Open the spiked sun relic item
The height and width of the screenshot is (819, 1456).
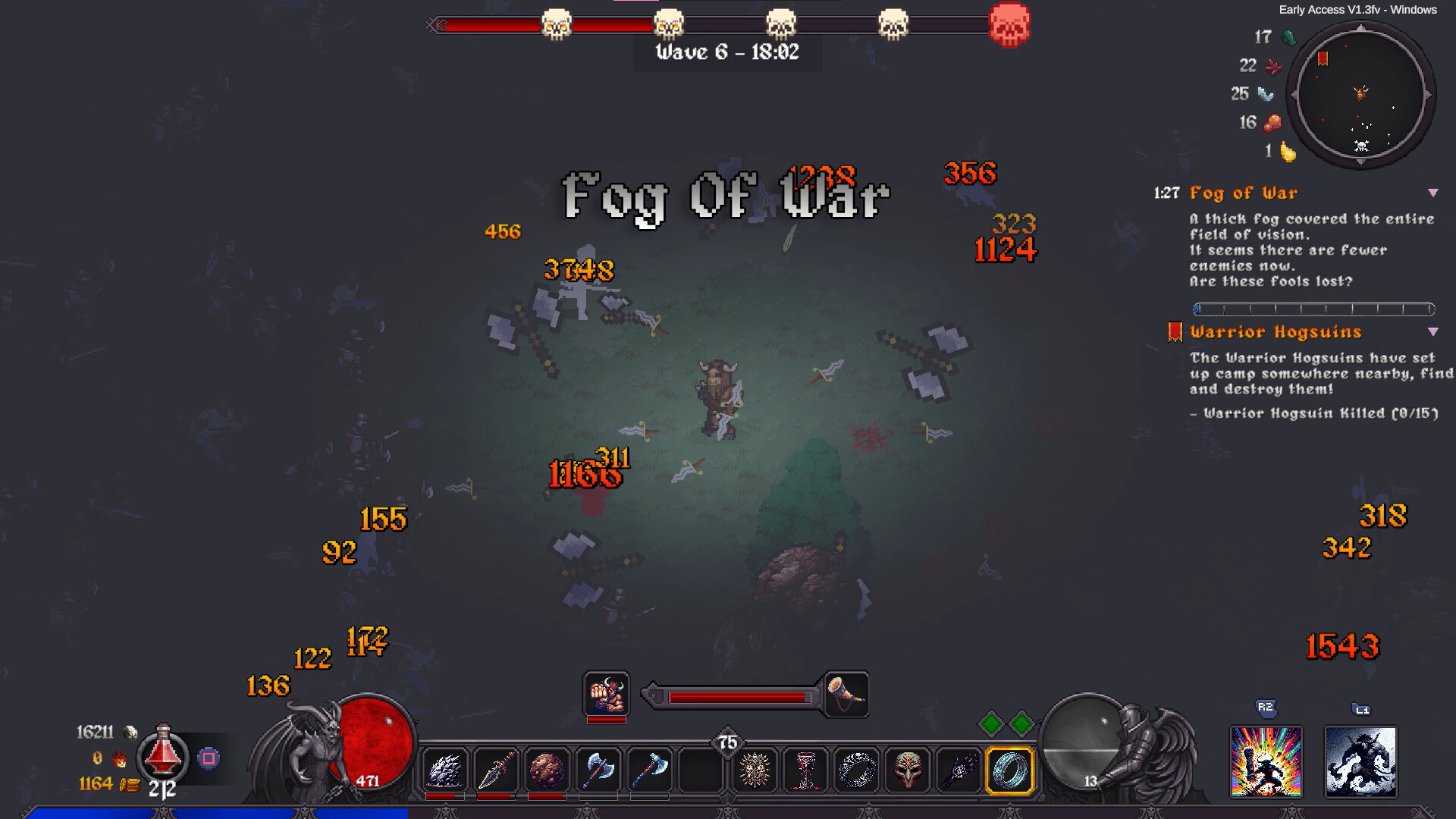click(755, 770)
